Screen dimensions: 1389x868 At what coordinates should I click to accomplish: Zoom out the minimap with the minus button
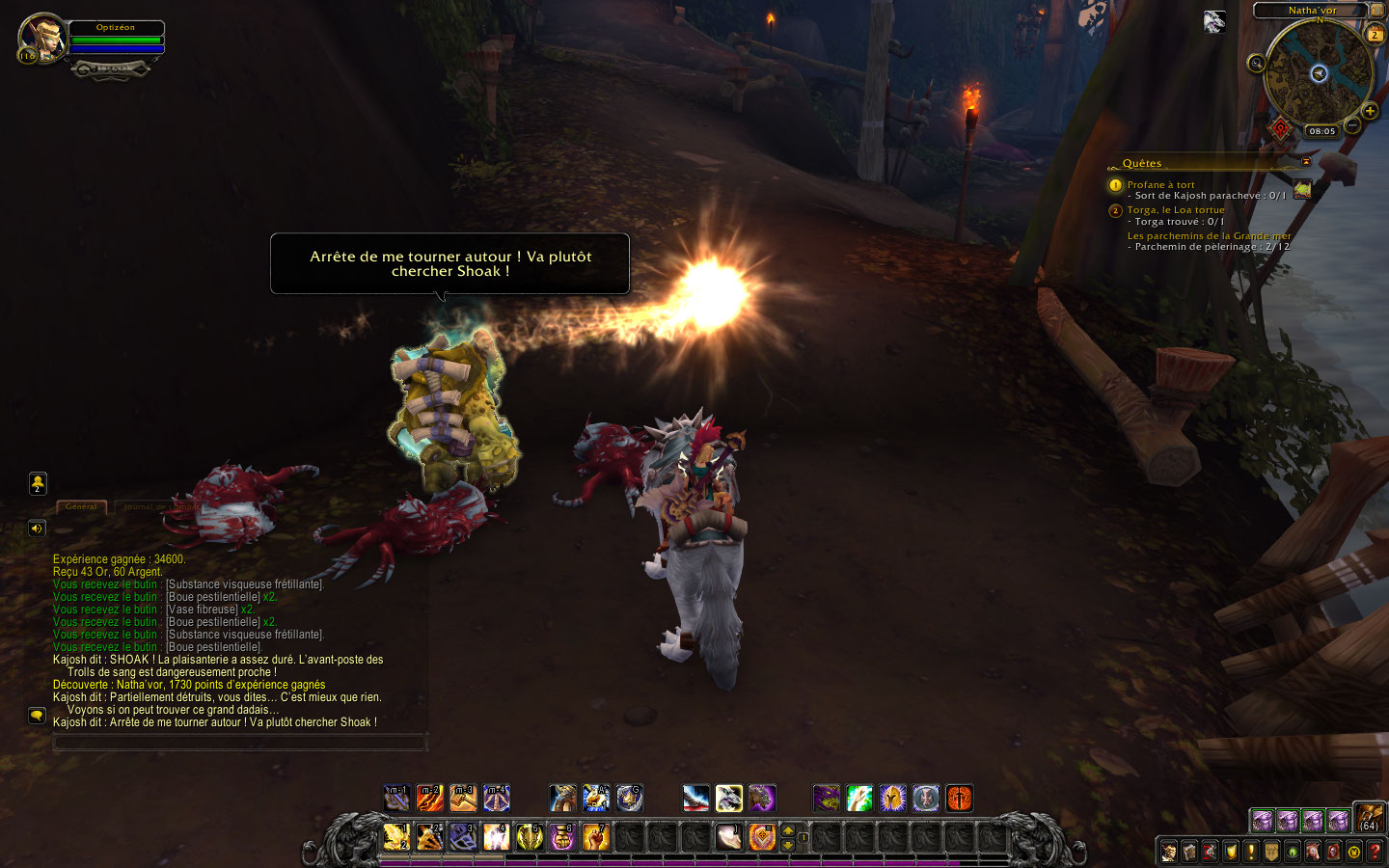[x=1352, y=125]
